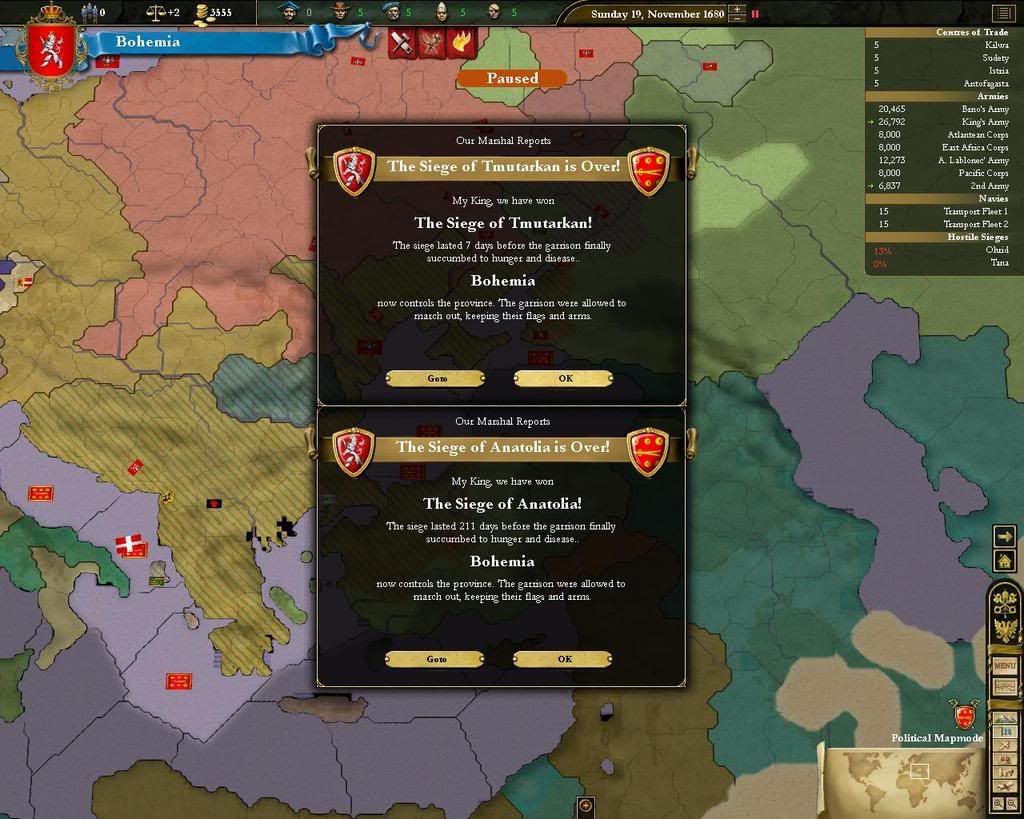Open the MENU button on the side panel
The height and width of the screenshot is (819, 1024).
click(1004, 666)
